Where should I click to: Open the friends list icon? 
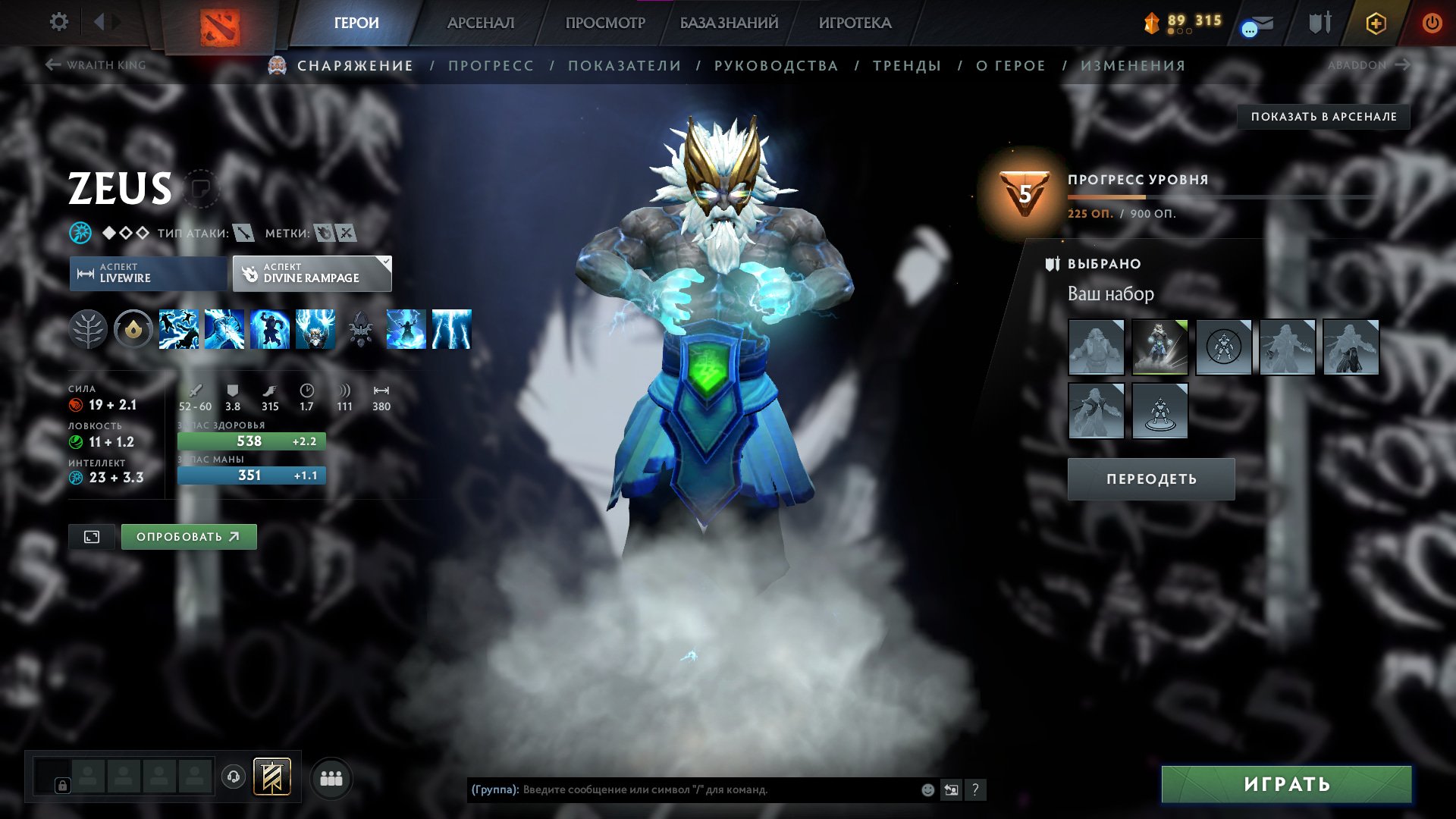point(331,778)
